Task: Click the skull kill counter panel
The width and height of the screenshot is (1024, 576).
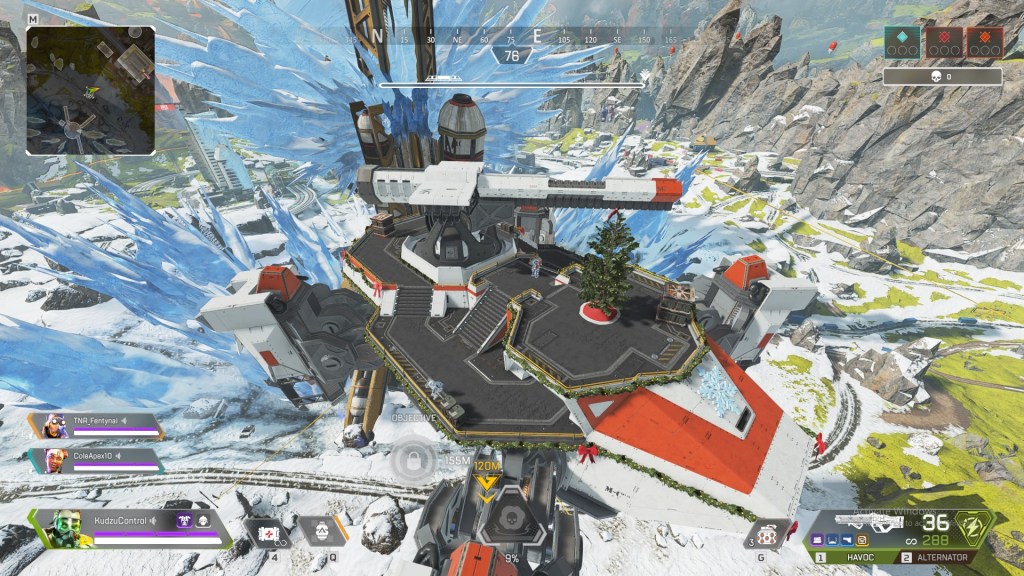Action: [x=942, y=76]
